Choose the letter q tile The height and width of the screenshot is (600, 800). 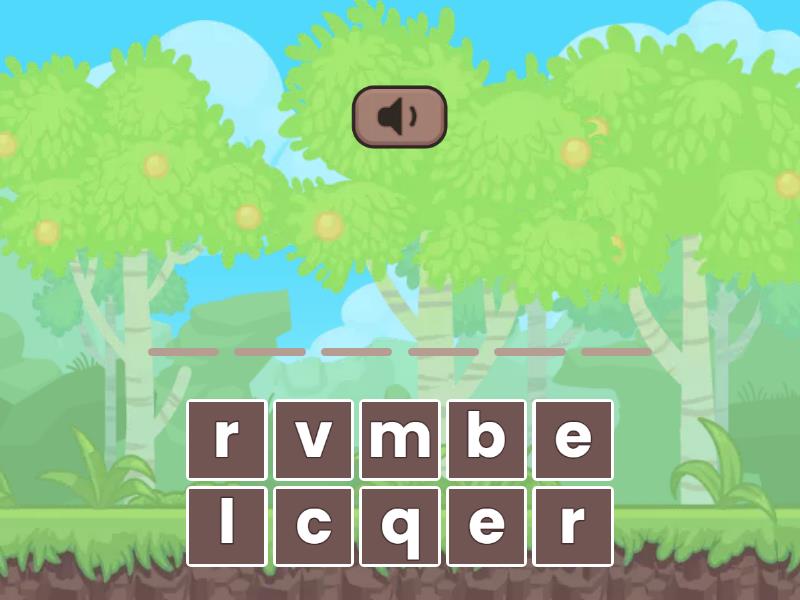[x=400, y=526]
